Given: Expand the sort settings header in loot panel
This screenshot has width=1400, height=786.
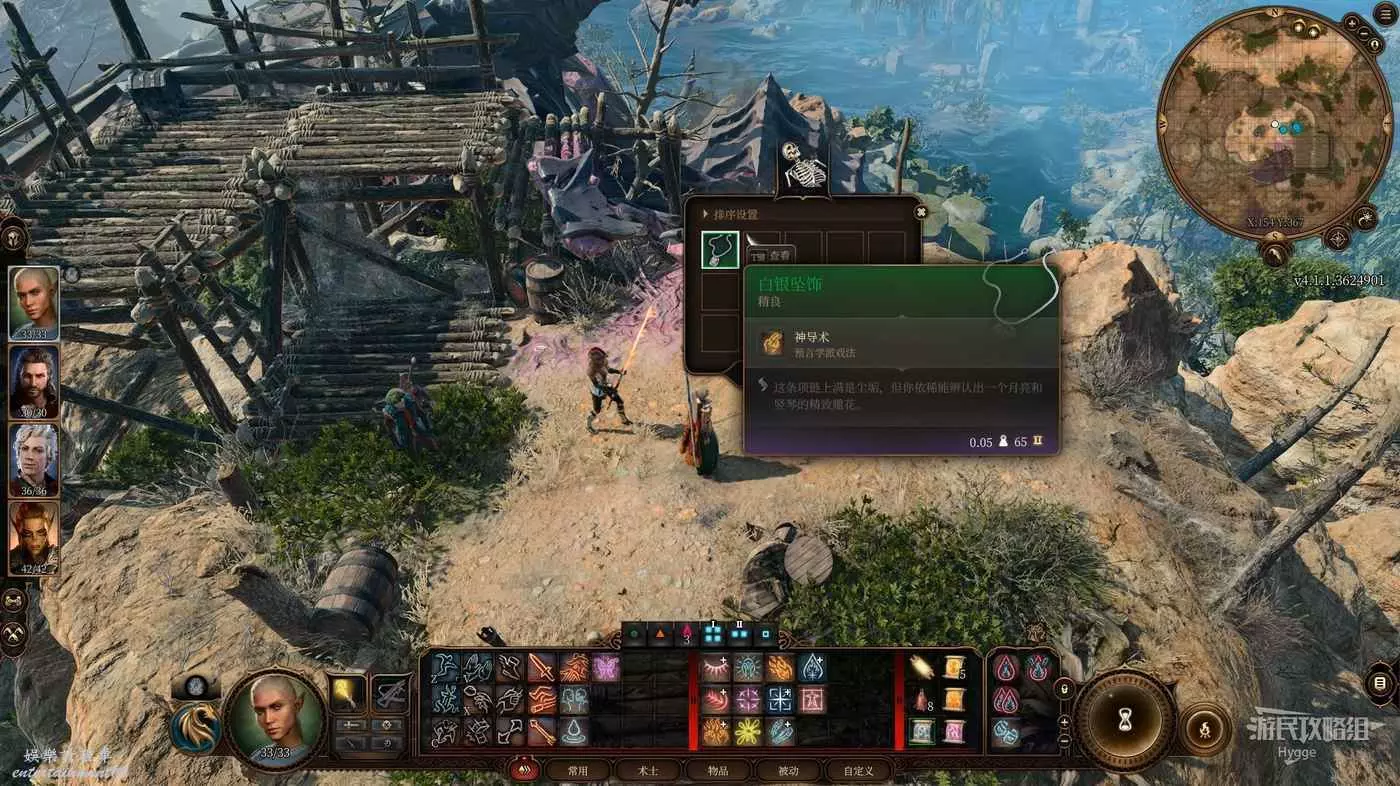Looking at the screenshot, I should [736, 214].
